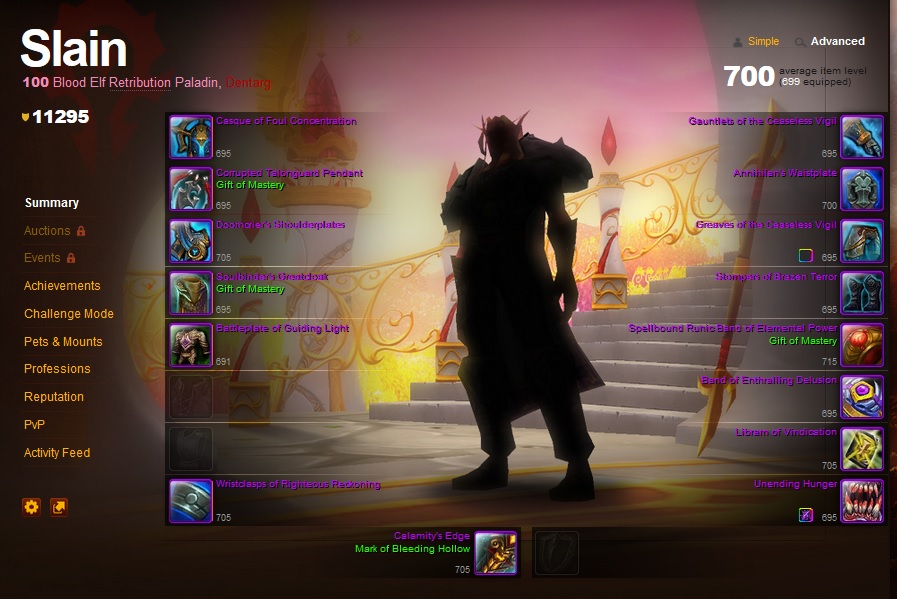Switch to Advanced profile view
The image size is (897, 599).
tap(837, 42)
